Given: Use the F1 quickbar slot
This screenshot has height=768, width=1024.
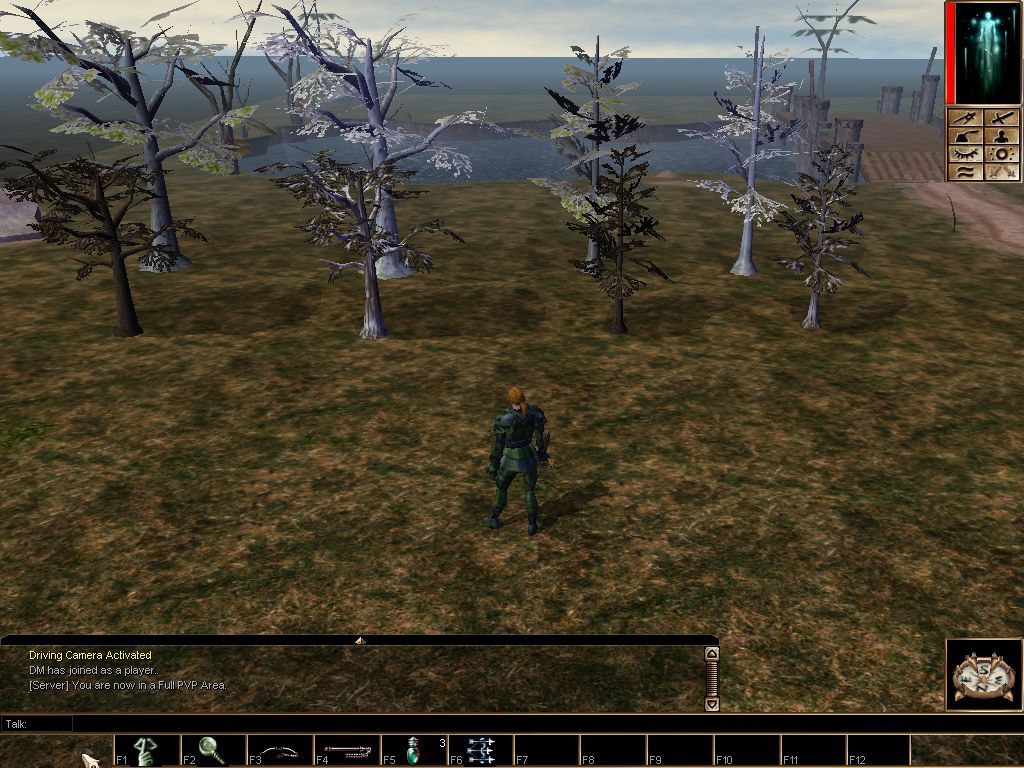Looking at the screenshot, I should (x=146, y=750).
